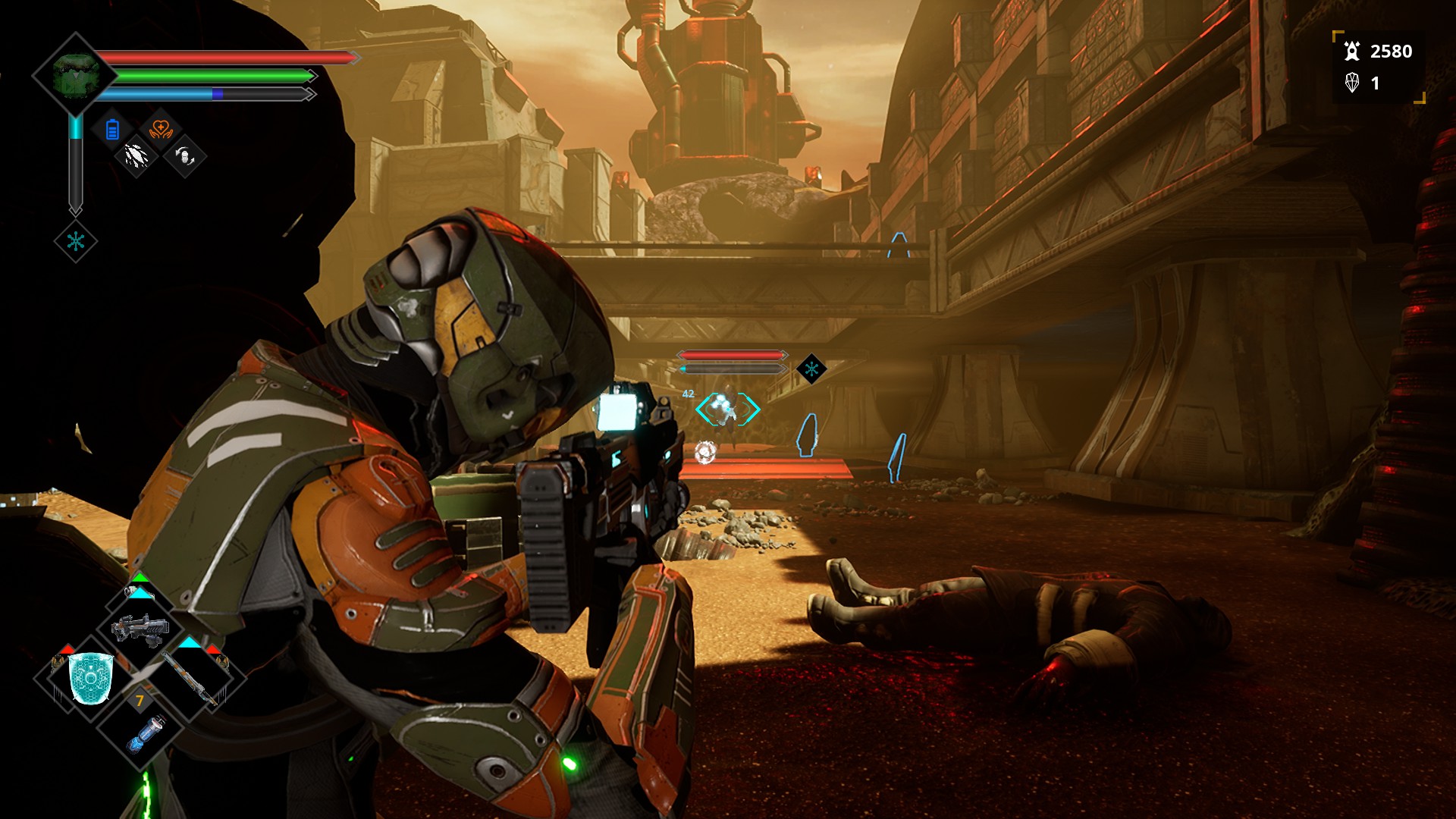Screen dimensions: 1456x819
Task: Click the snowflake icon beside the enemy bar
Action: pos(811,369)
